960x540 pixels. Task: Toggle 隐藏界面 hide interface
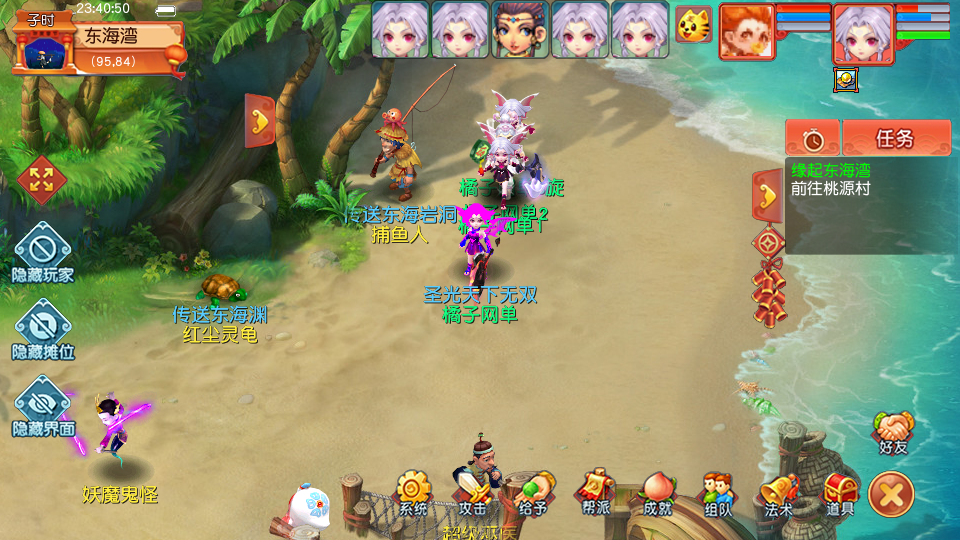(x=43, y=406)
